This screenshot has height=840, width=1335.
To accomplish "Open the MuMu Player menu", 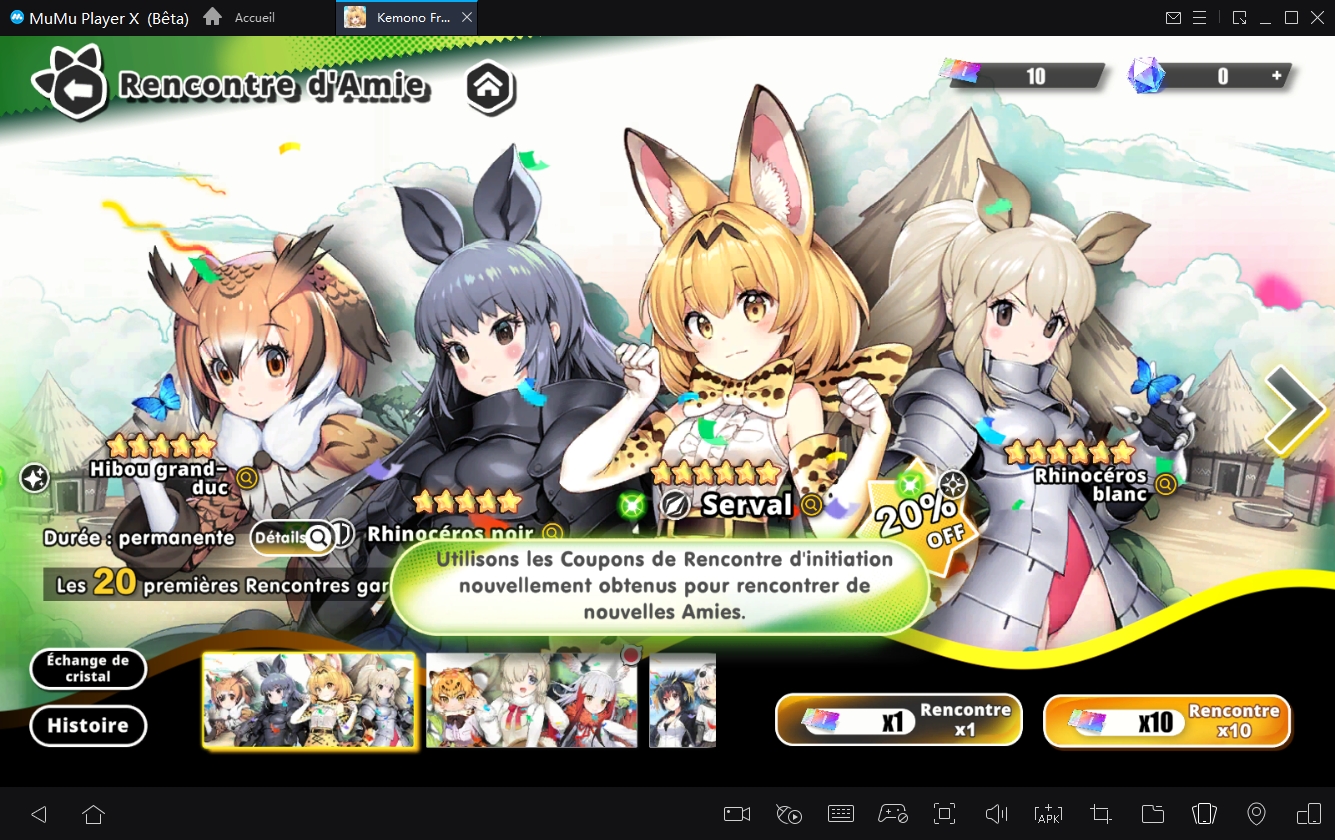I will 1199,17.
